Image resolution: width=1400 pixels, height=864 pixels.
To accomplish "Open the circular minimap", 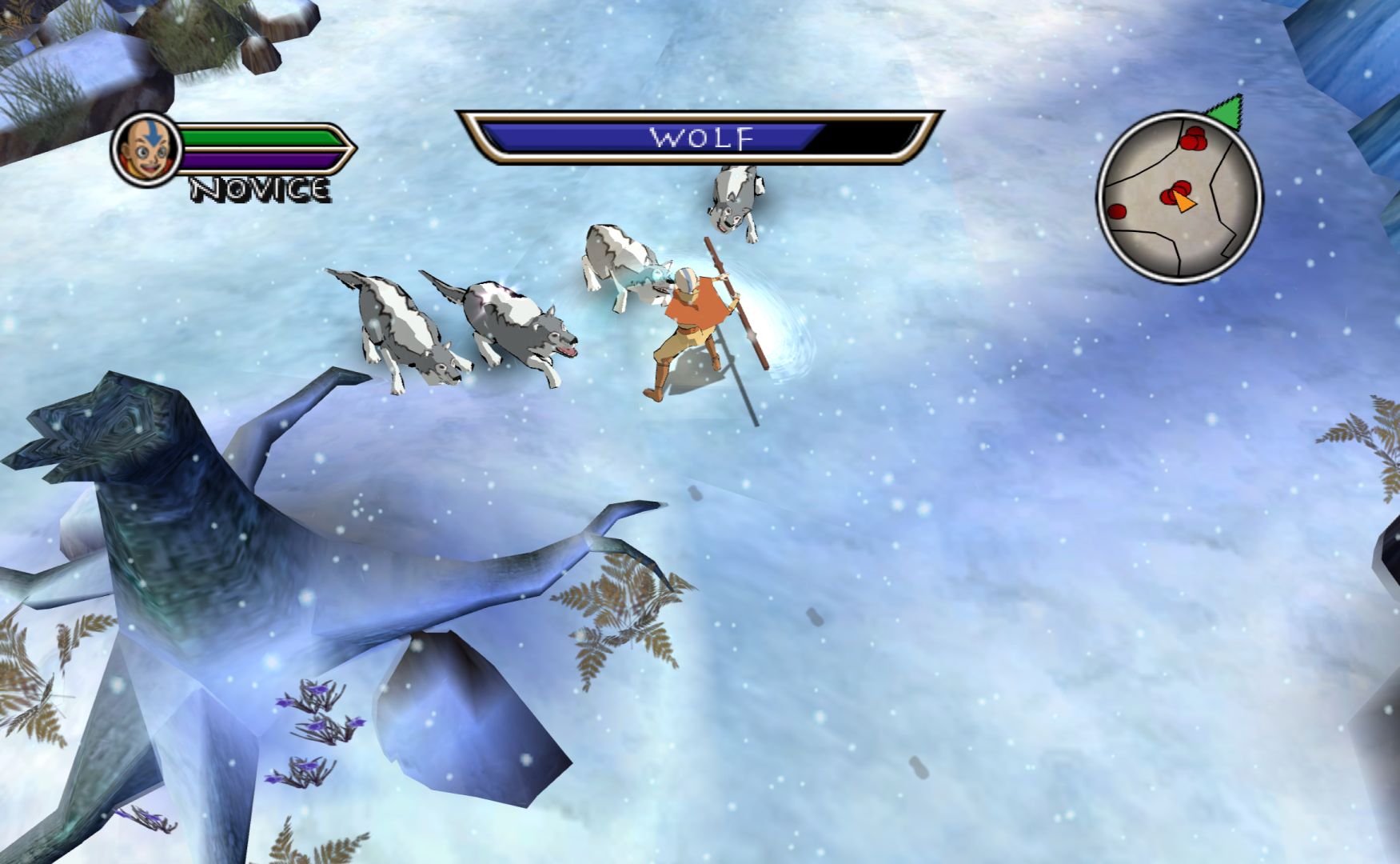I will tap(1179, 197).
